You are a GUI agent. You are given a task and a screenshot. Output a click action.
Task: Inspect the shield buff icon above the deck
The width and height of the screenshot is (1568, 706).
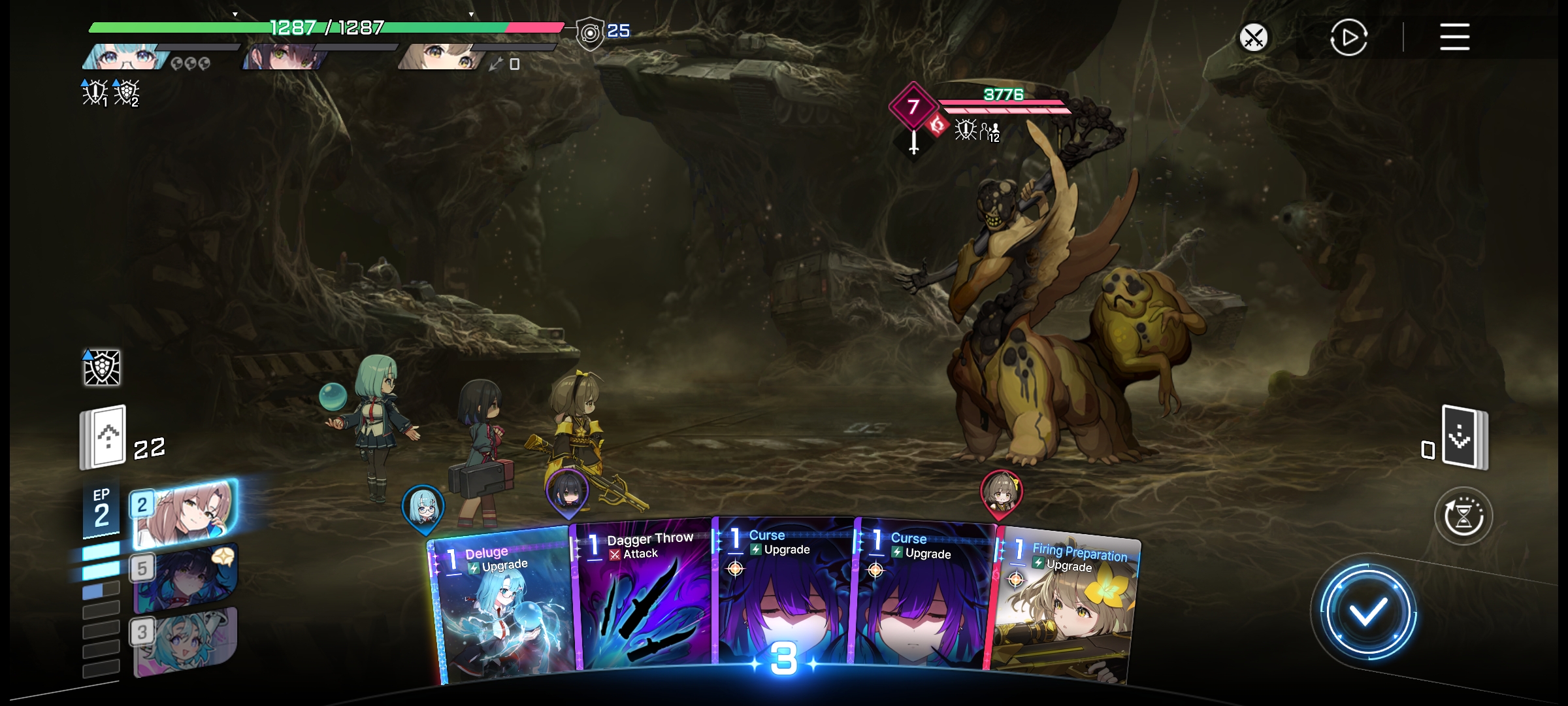click(102, 367)
